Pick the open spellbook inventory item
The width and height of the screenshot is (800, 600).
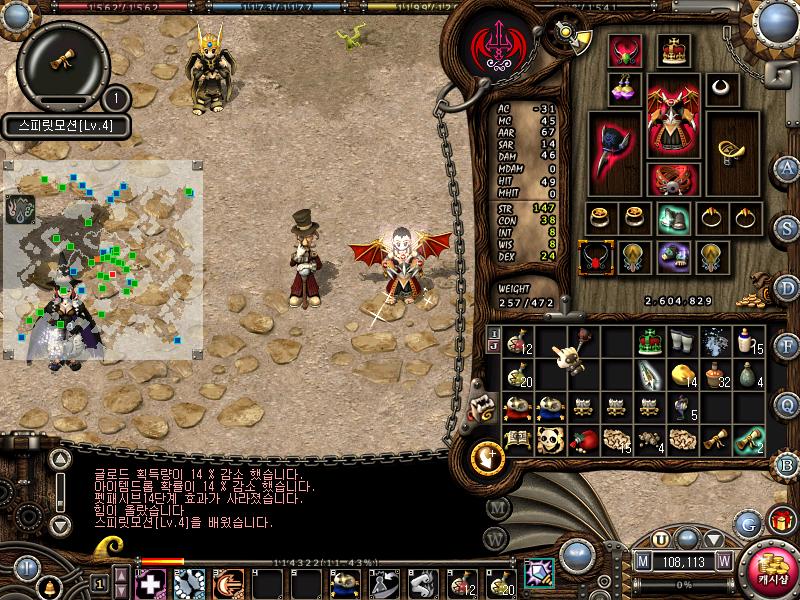click(517, 437)
